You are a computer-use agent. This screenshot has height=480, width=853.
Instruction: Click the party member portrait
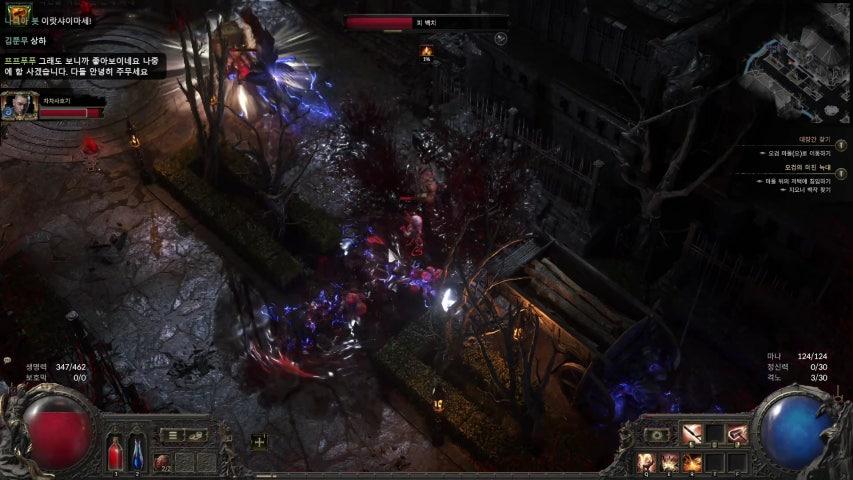tap(19, 106)
